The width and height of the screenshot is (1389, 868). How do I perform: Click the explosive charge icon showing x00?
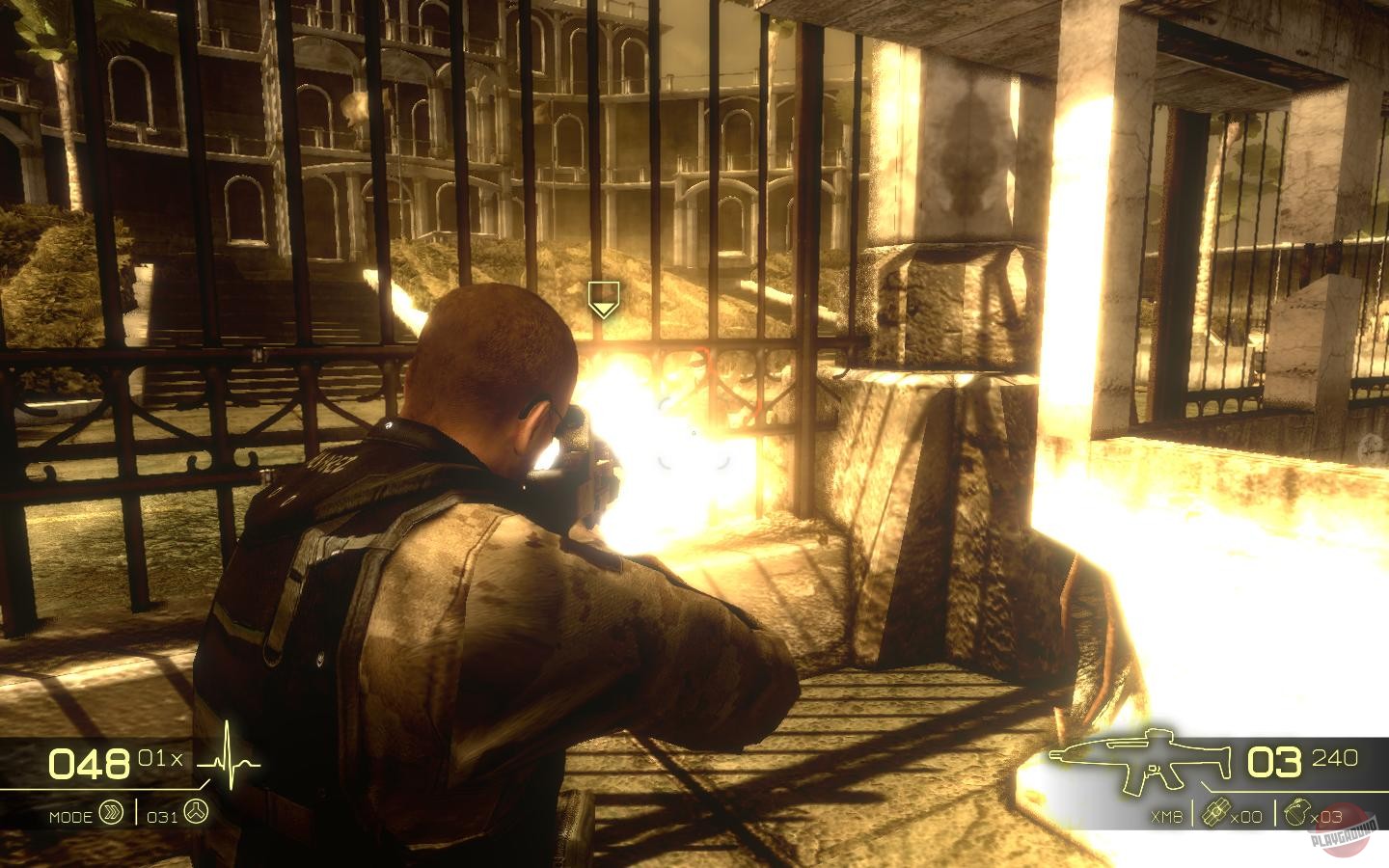tap(1217, 815)
